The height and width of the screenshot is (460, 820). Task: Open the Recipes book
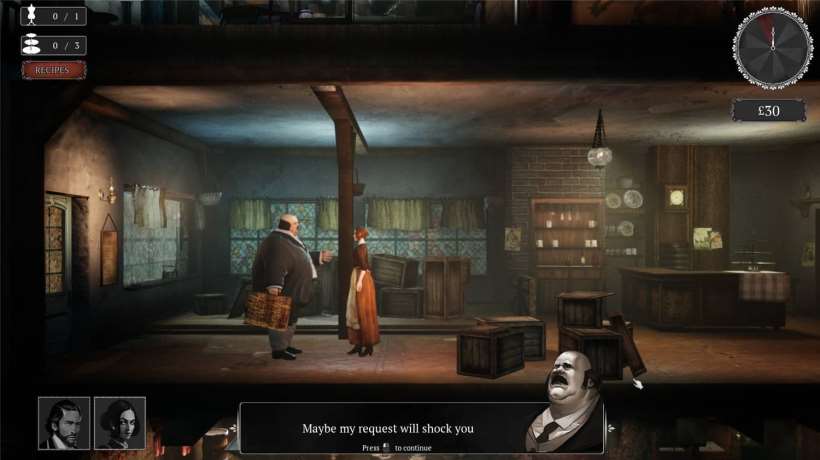[53, 70]
